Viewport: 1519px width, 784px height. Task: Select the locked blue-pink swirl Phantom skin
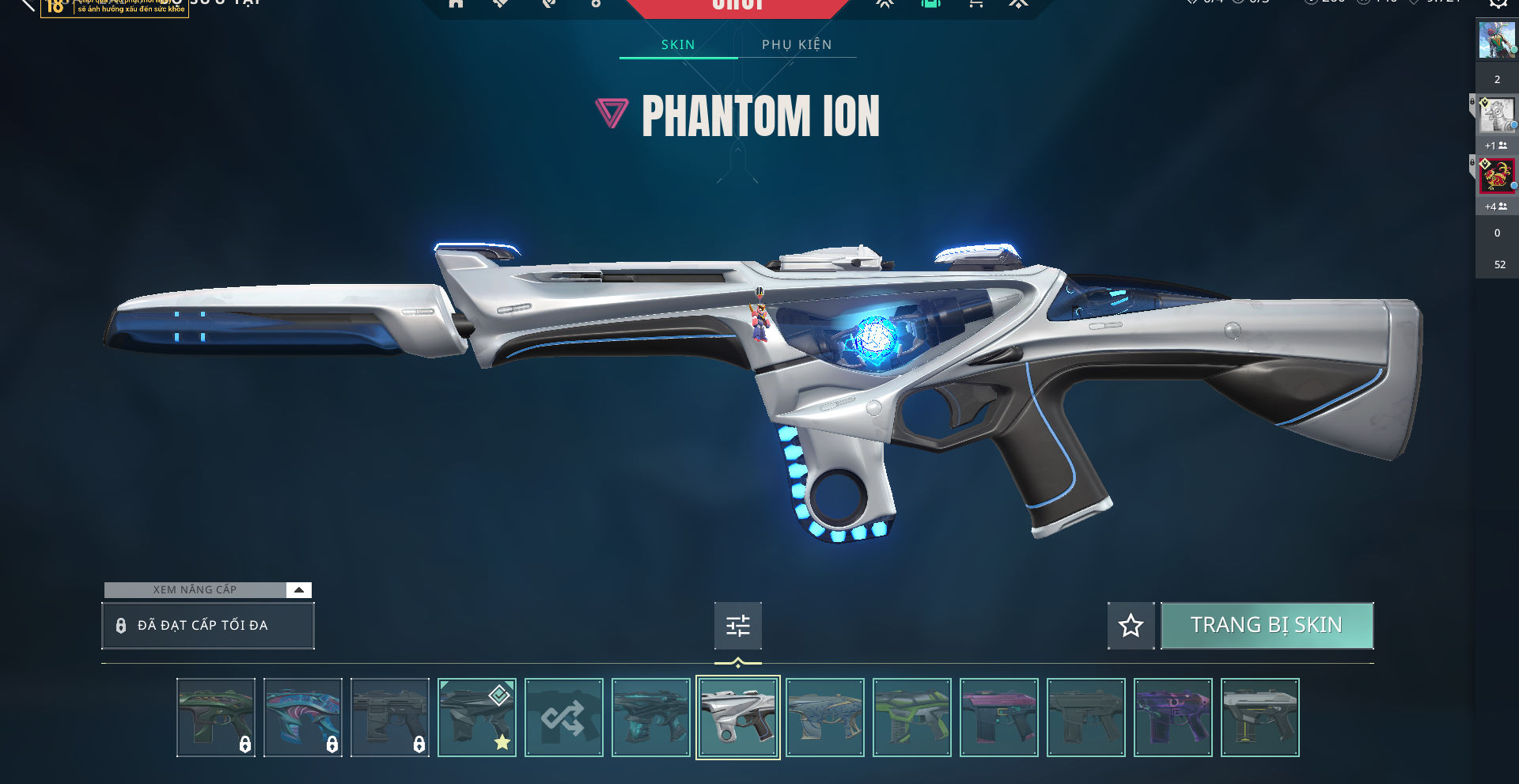(303, 718)
